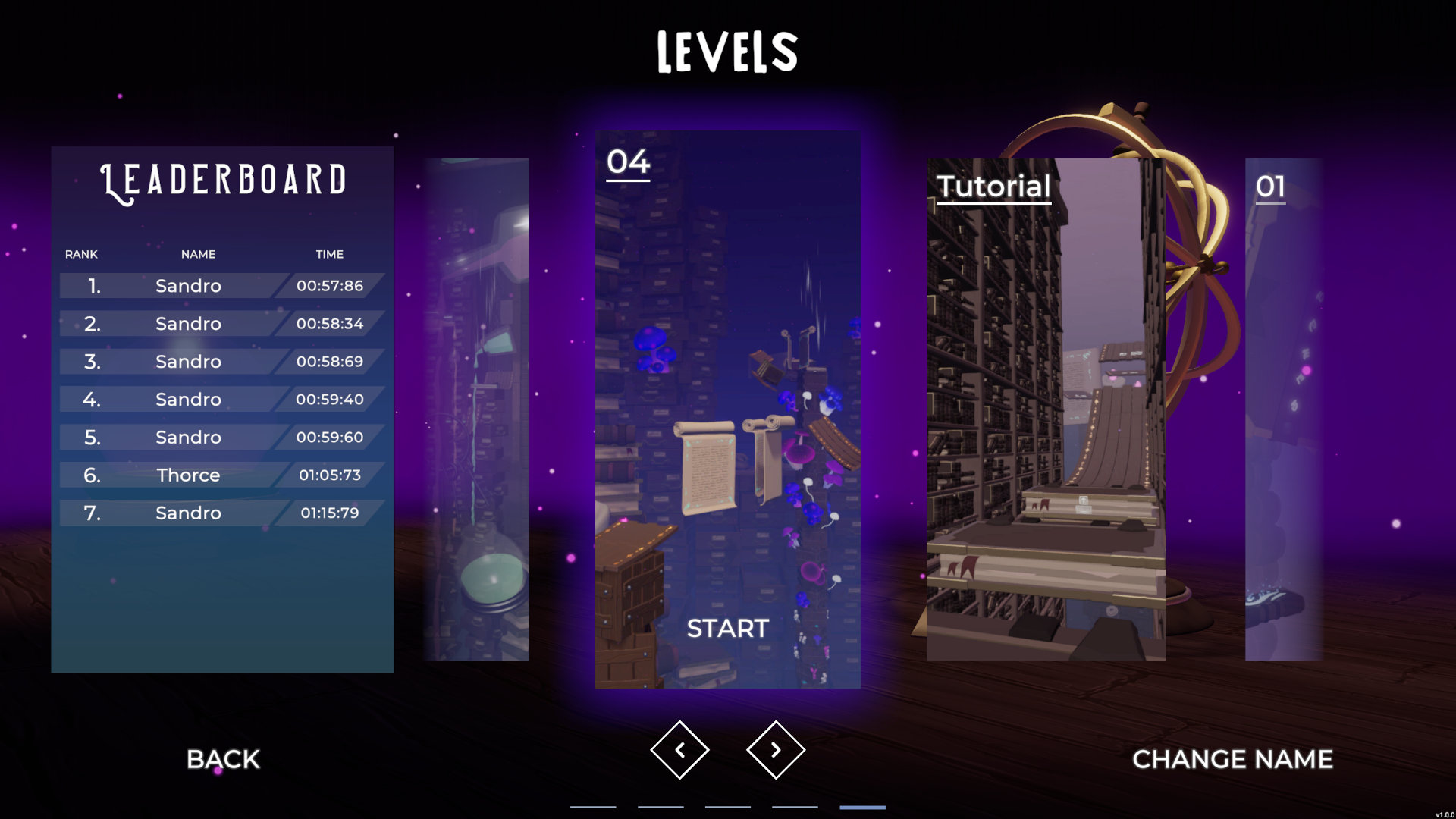The image size is (1456, 819).
Task: Select Sandro's rank 1 leaderboard entry
Action: [x=215, y=286]
